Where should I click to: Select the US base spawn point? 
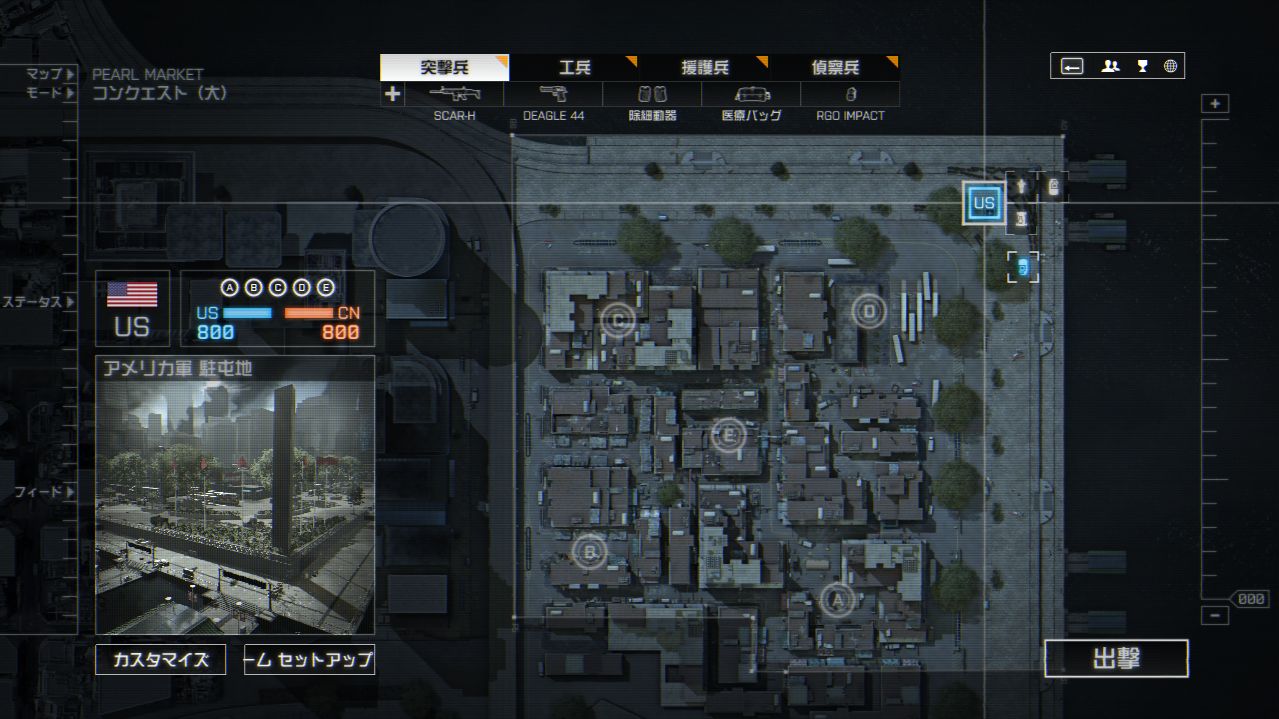pos(984,203)
